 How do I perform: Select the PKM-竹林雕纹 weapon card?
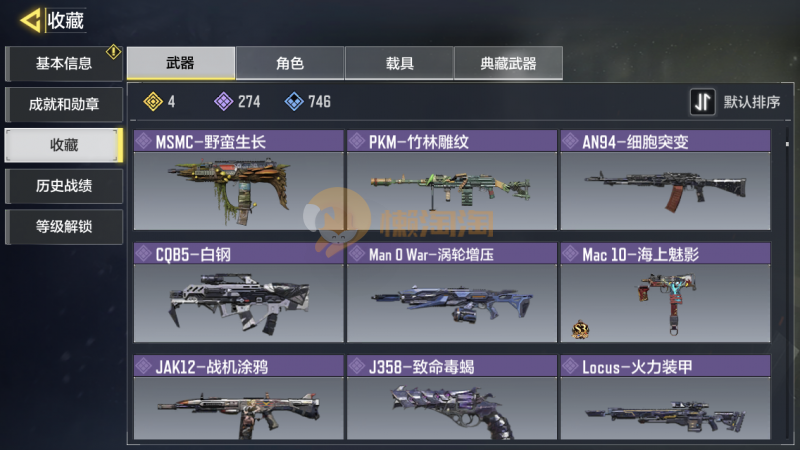pos(451,184)
